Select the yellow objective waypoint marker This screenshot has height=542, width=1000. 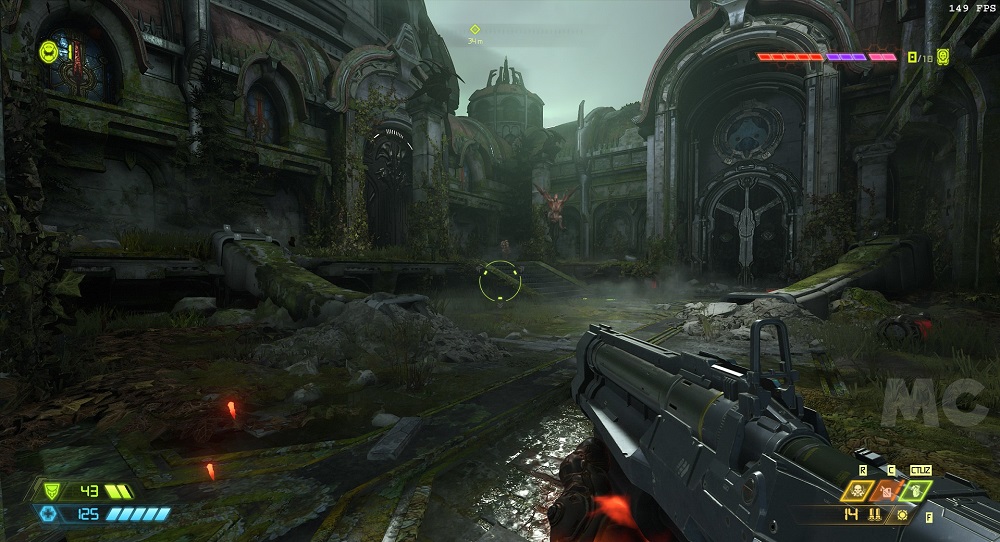475,30
